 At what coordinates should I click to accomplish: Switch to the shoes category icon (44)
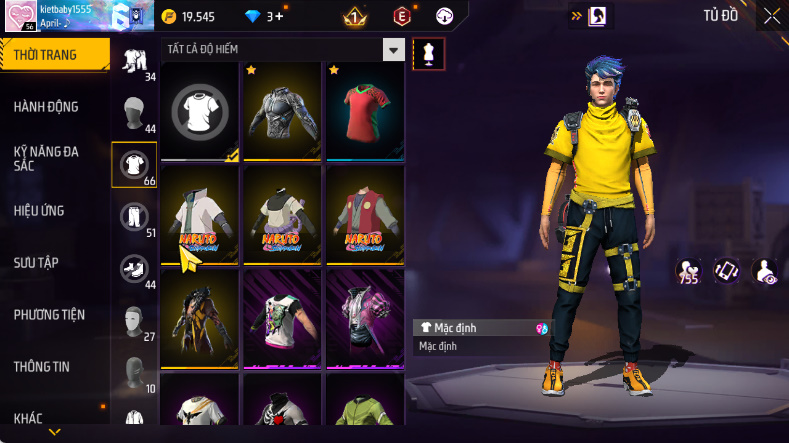(133, 268)
